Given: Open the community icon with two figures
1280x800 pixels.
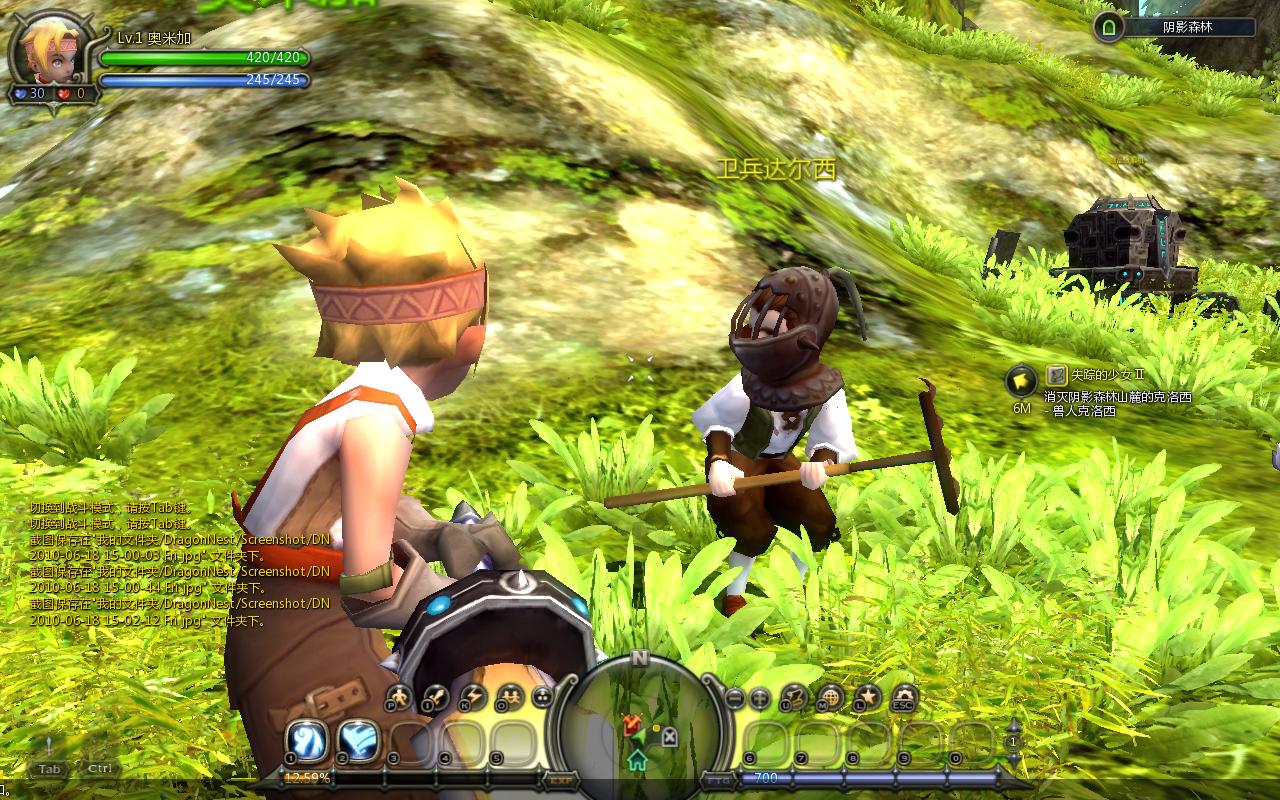Looking at the screenshot, I should [509, 697].
